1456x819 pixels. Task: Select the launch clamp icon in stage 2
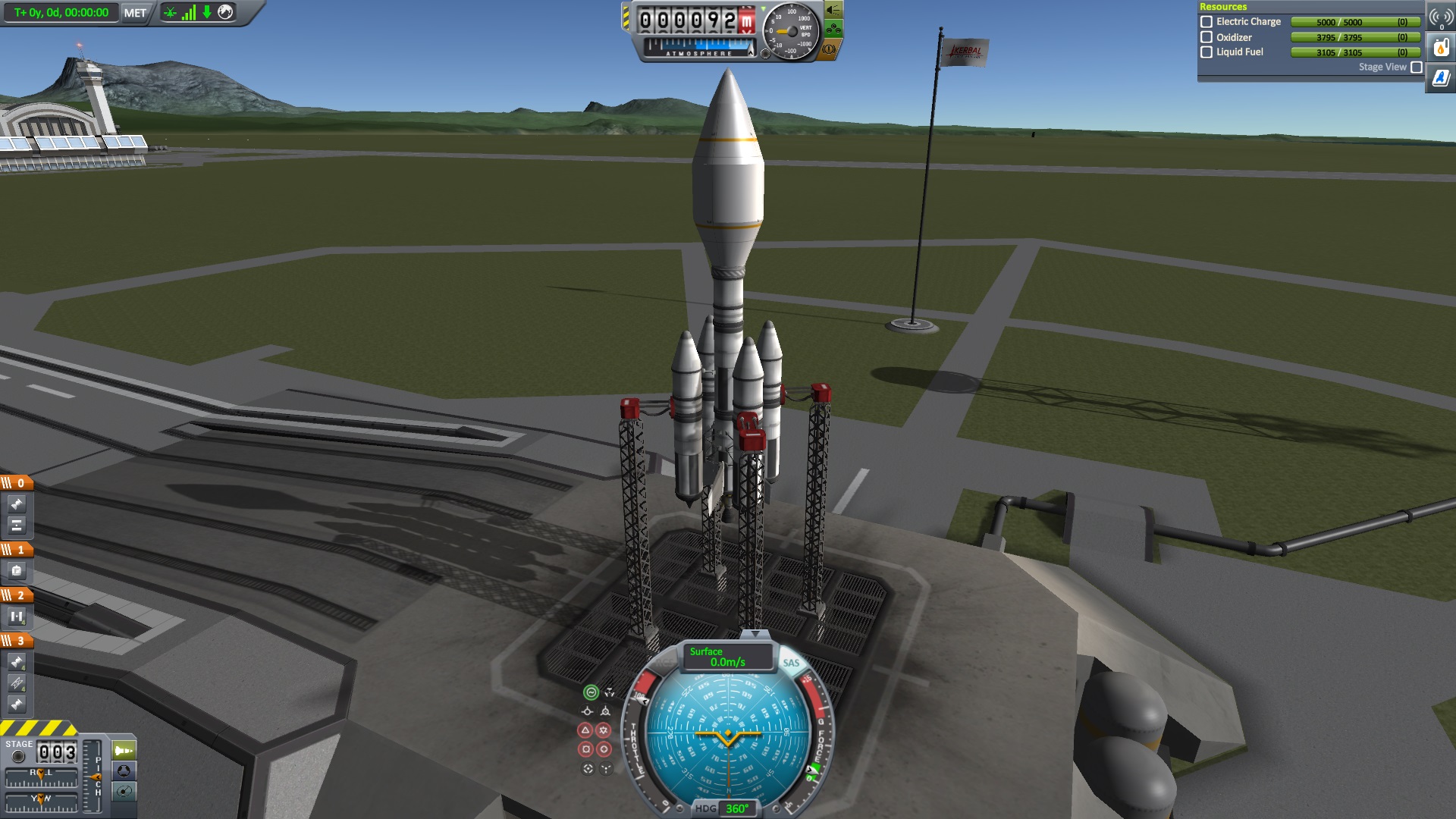point(17,617)
